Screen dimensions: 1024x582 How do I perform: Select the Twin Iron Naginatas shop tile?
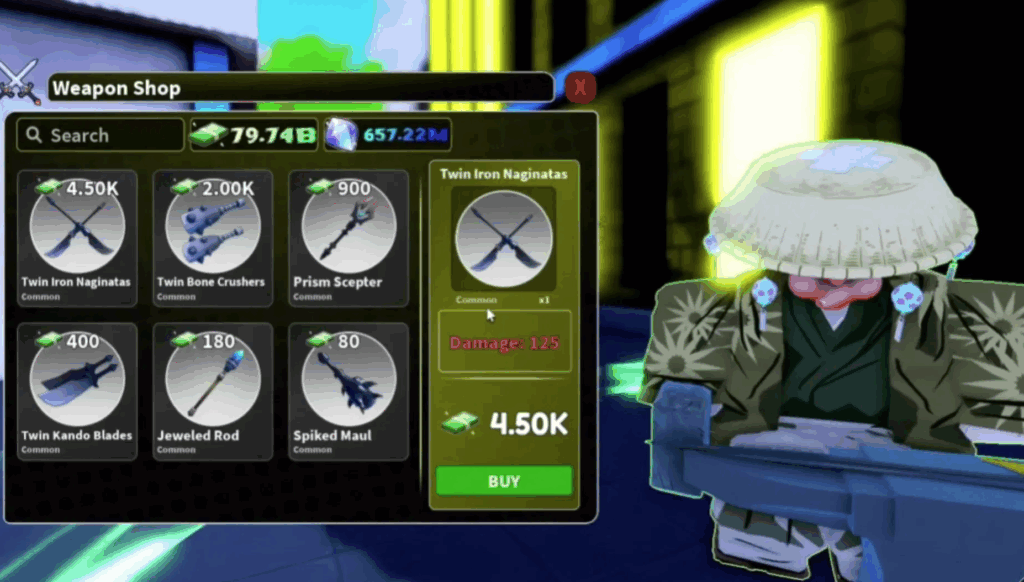77,236
